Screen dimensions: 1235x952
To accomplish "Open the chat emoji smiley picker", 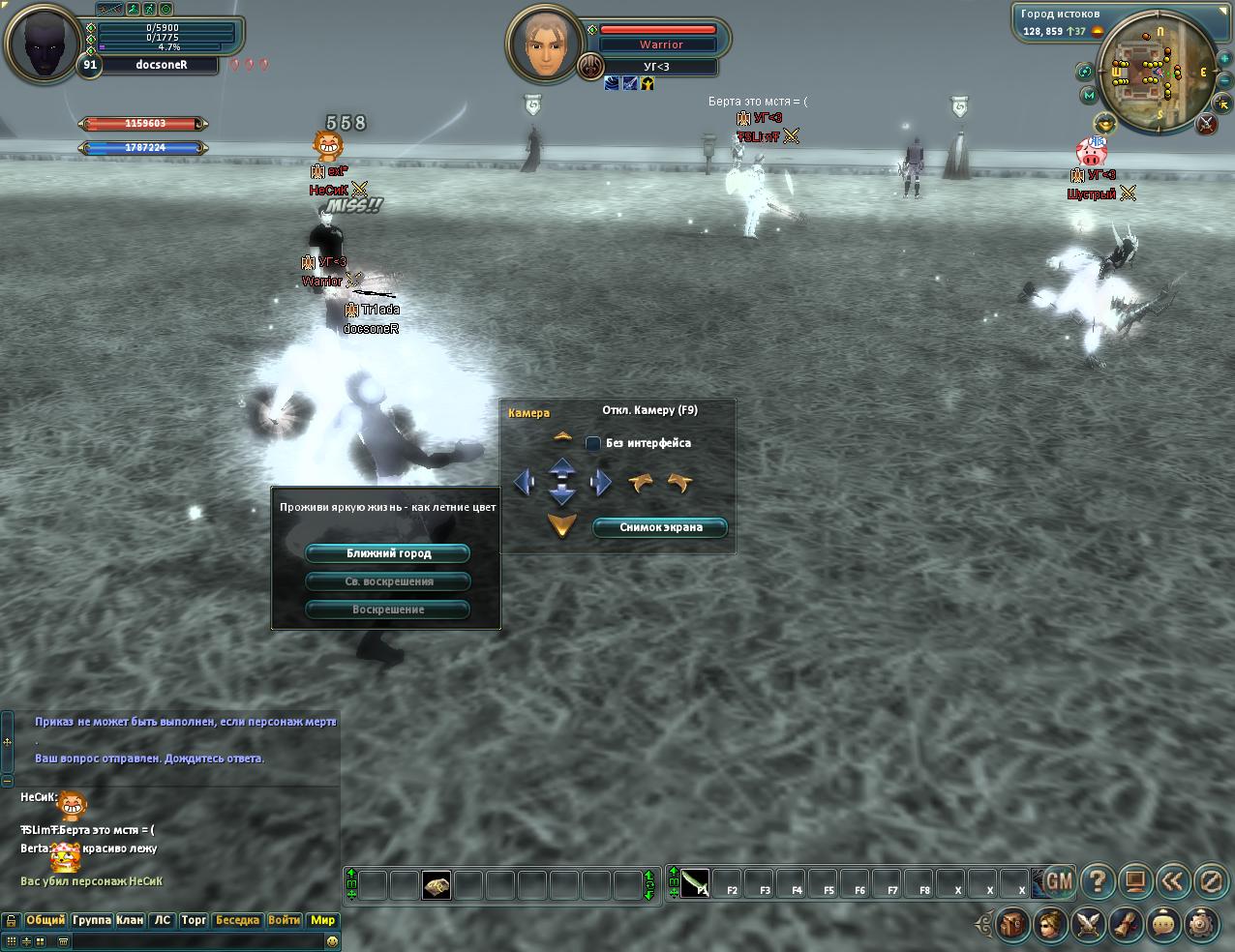I will 332,941.
